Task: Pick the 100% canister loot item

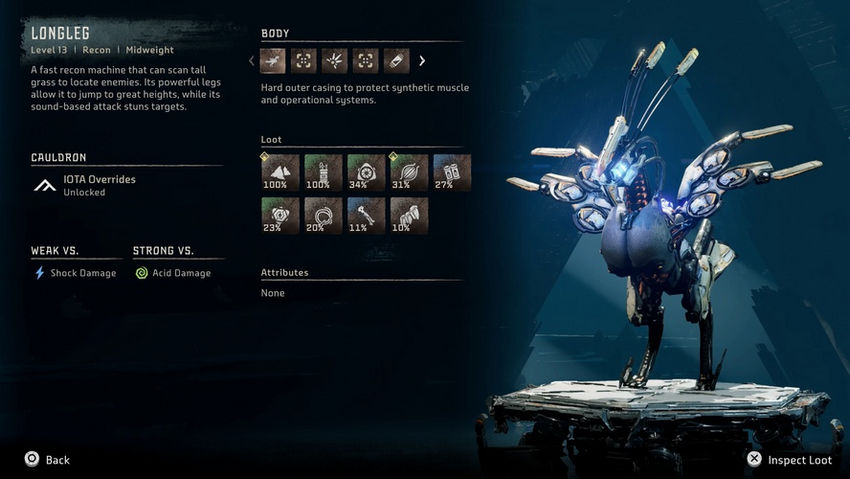Action: (x=323, y=172)
